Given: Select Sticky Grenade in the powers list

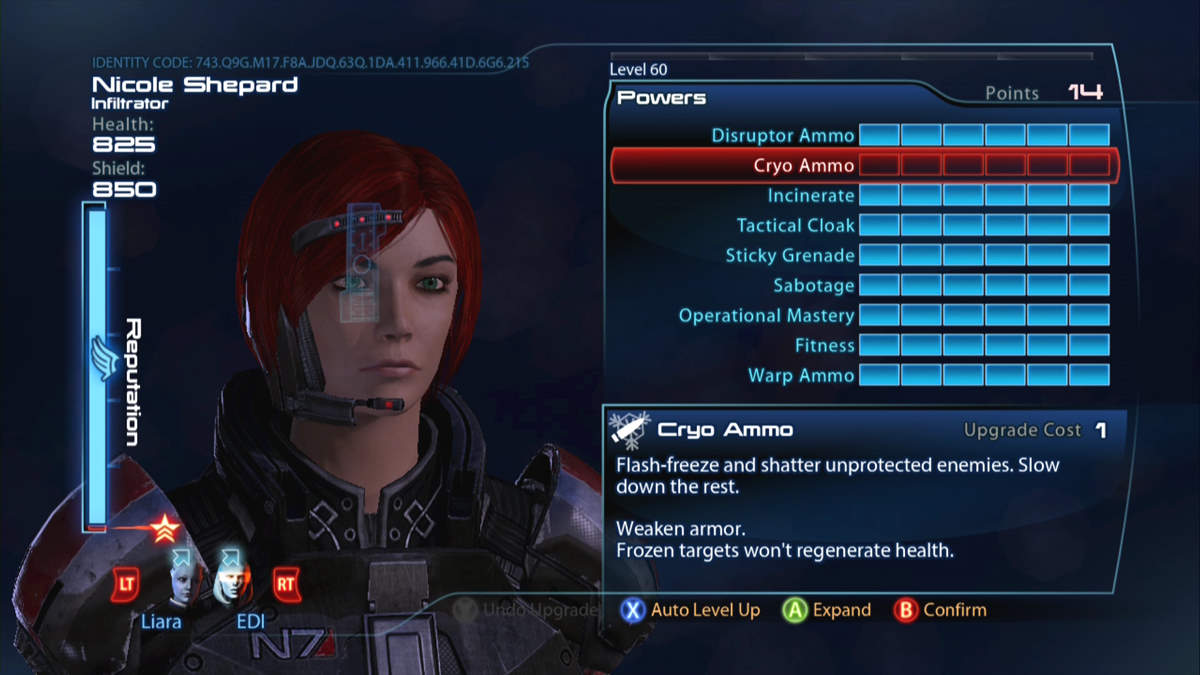Looking at the screenshot, I should pos(790,255).
